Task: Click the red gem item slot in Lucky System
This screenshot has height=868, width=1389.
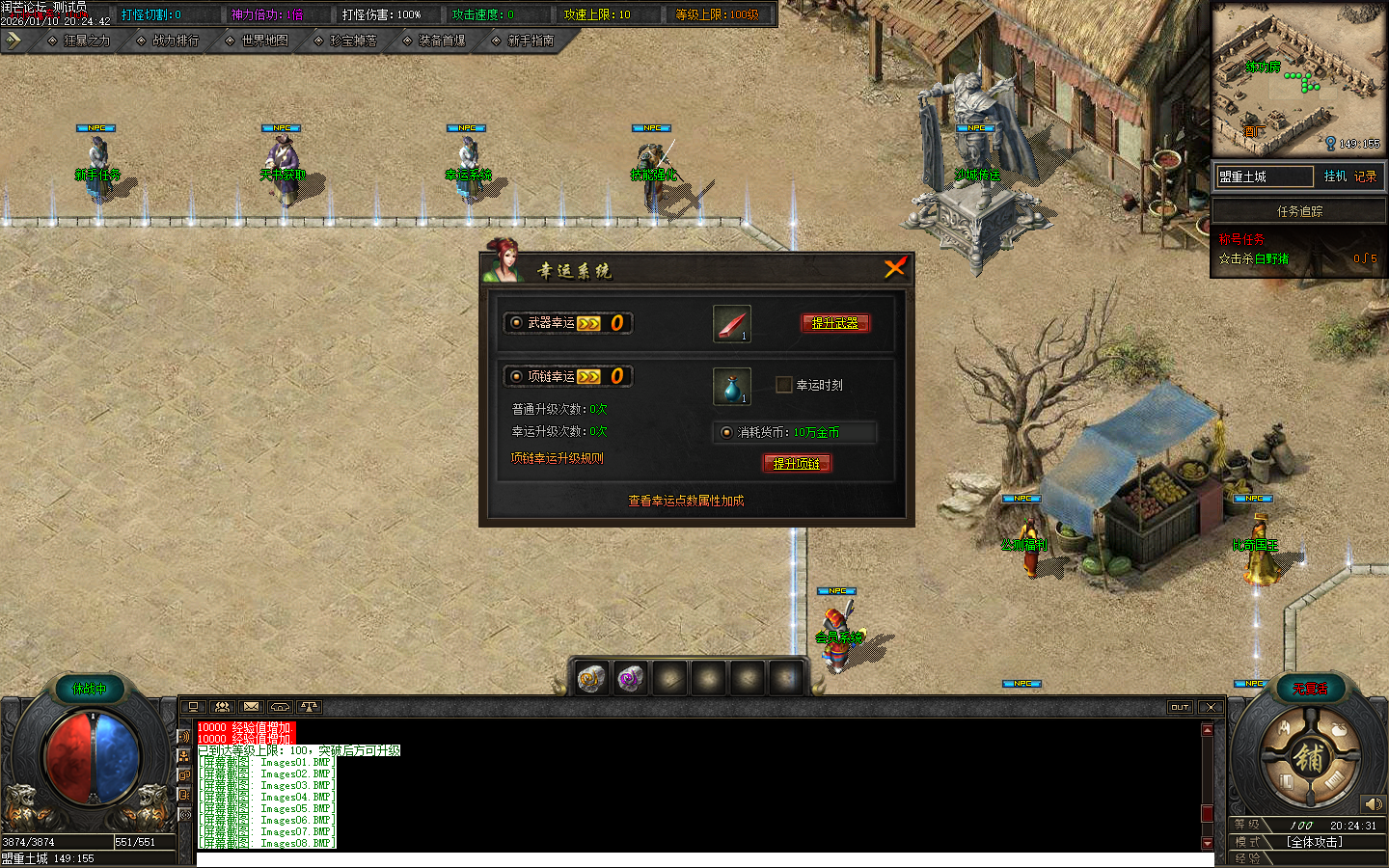Action: [x=731, y=323]
